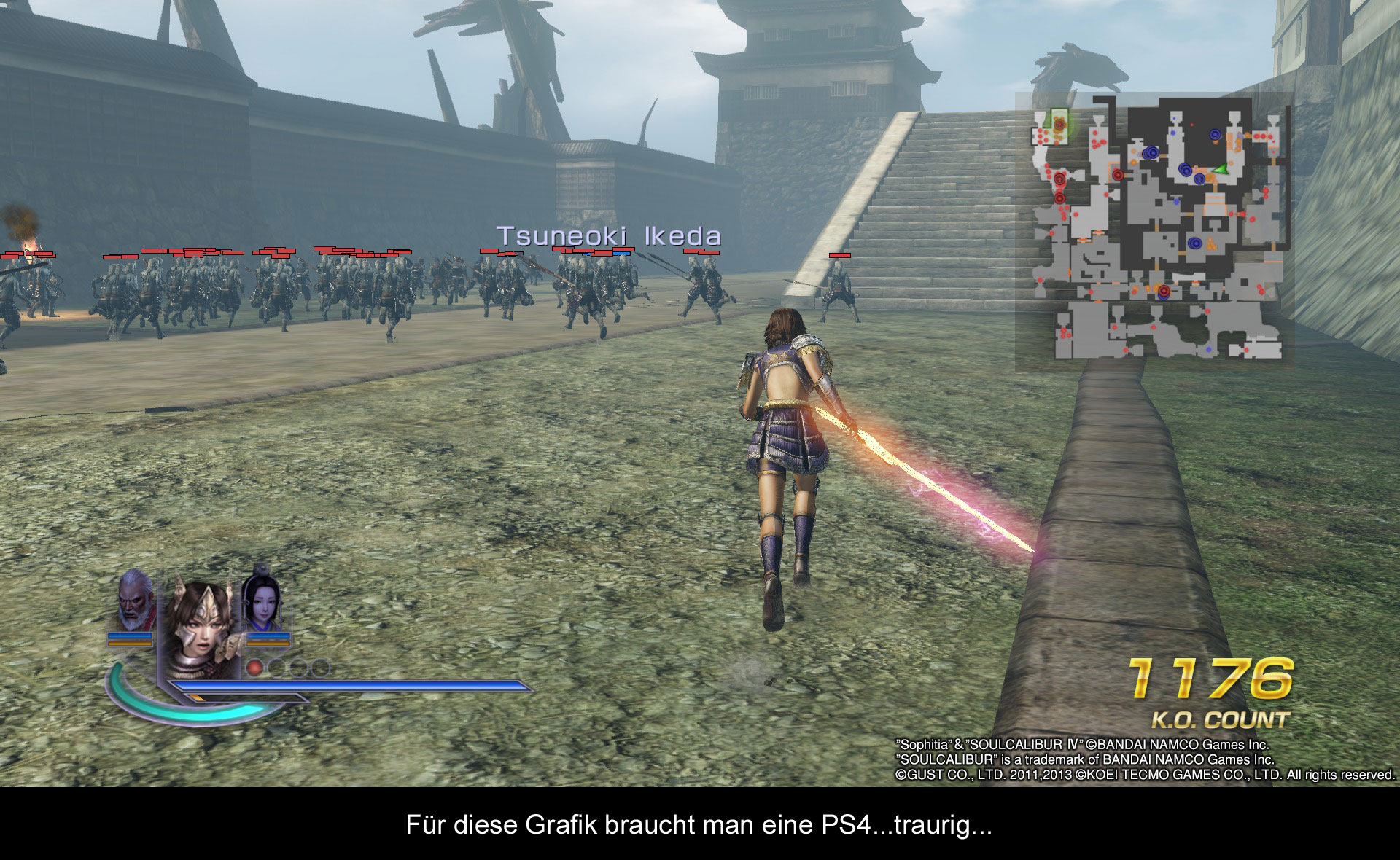1400x860 pixels.
Task: Click the green player arrow on minimap
Action: (x=1219, y=170)
